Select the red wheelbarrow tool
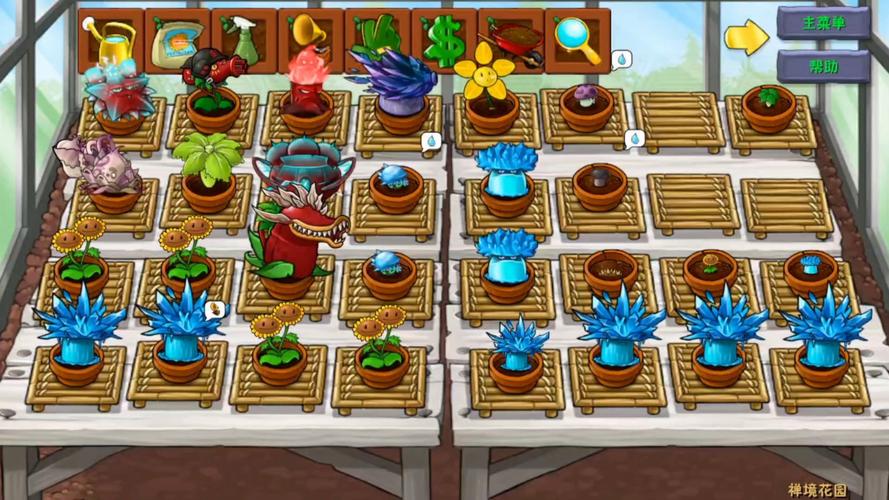Image resolution: width=889 pixels, height=500 pixels. pyautogui.click(x=510, y=39)
